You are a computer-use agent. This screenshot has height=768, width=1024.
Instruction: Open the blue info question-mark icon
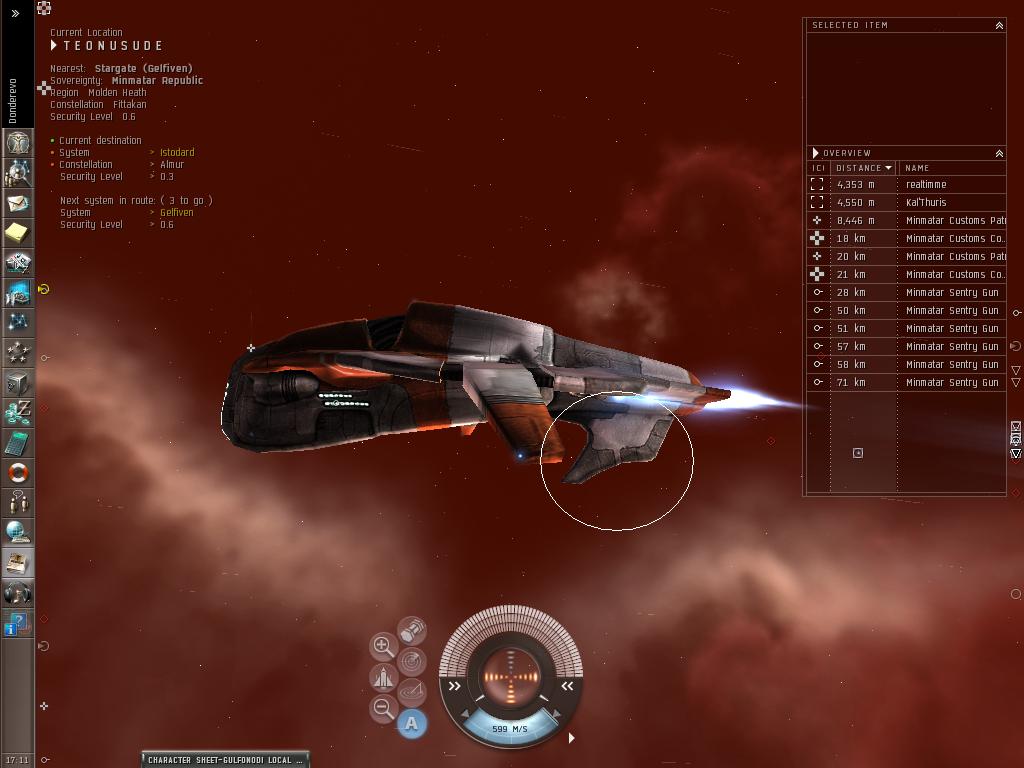(17, 625)
